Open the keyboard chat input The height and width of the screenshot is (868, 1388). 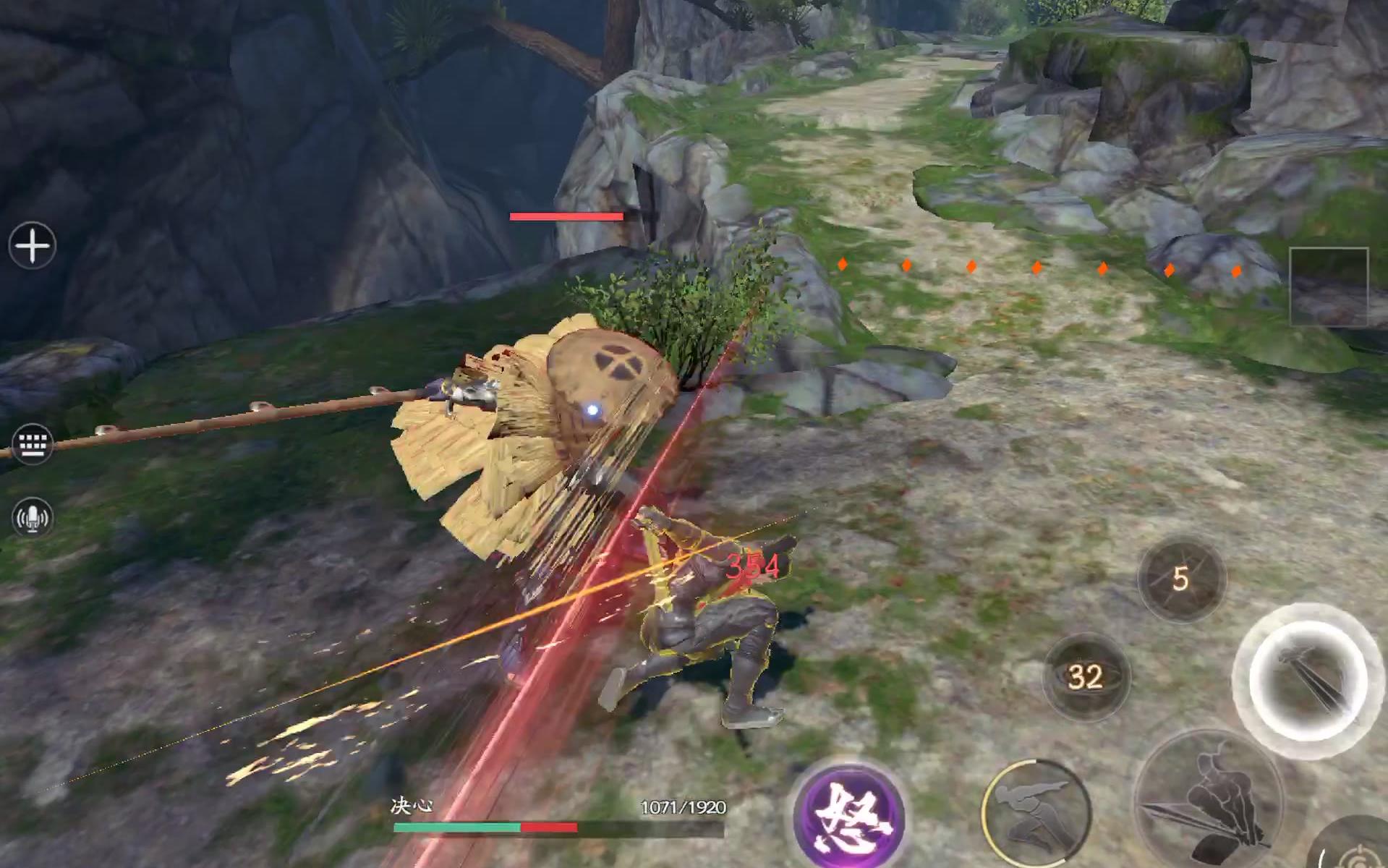(33, 443)
